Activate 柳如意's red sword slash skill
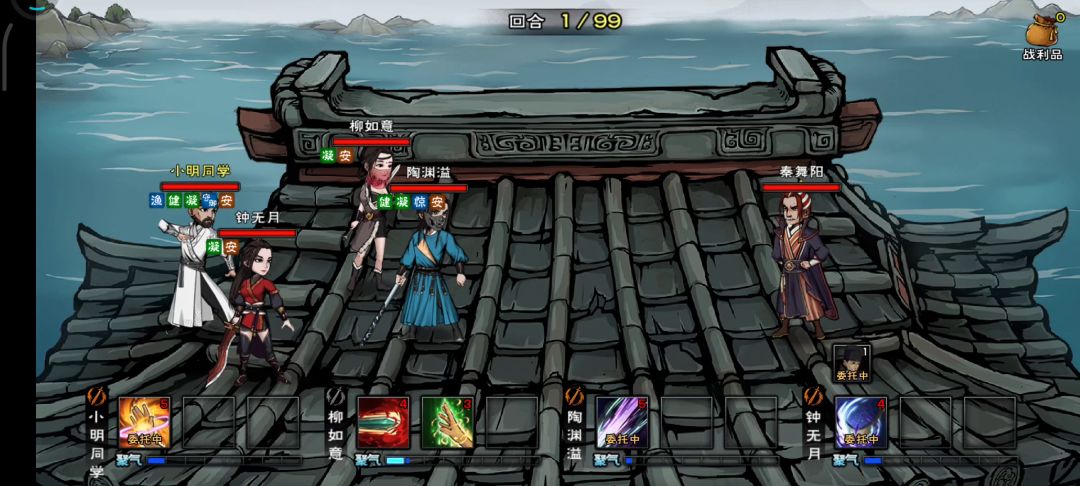 [383, 422]
